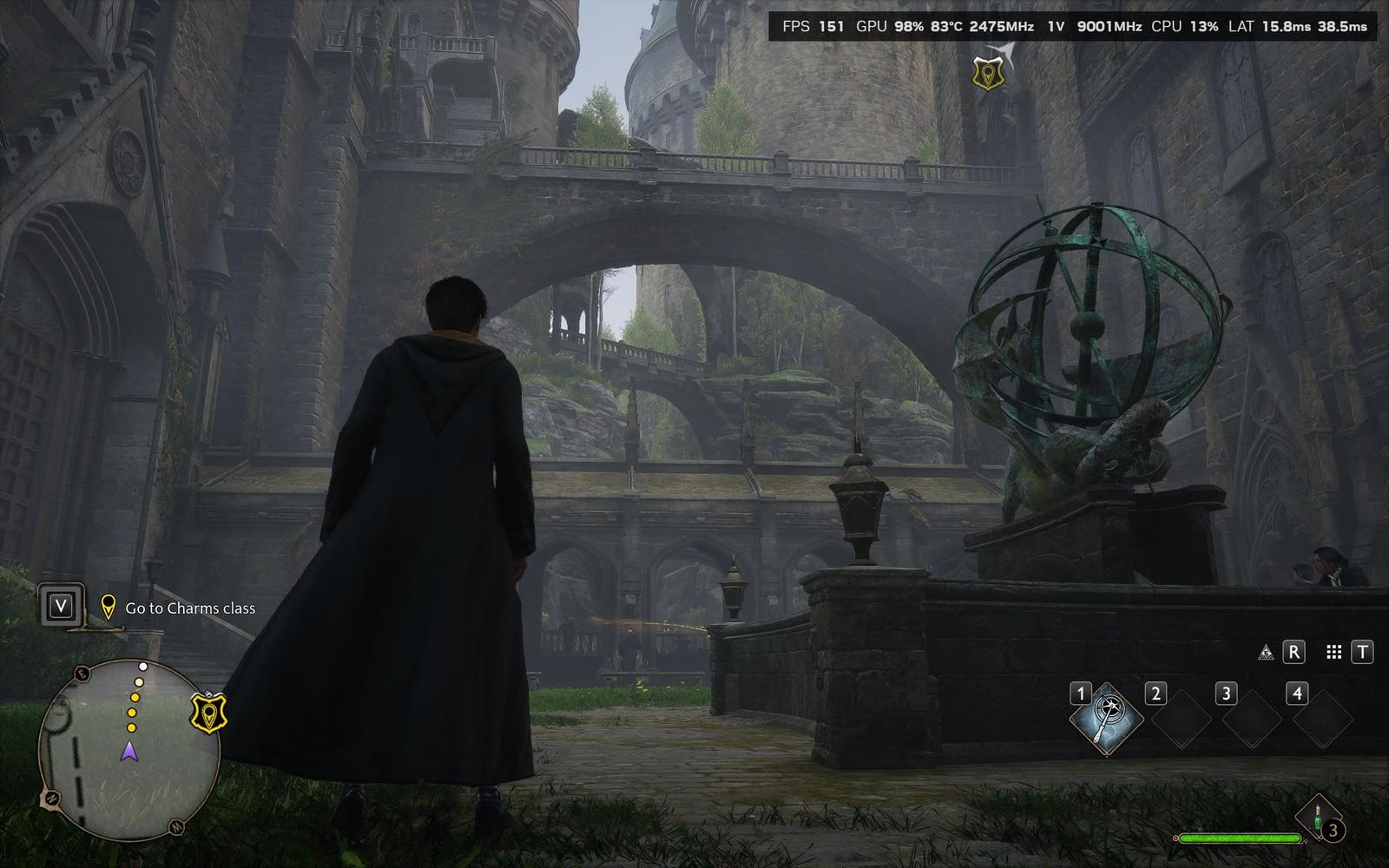Open the circular minimap
The height and width of the screenshot is (868, 1389).
128,750
